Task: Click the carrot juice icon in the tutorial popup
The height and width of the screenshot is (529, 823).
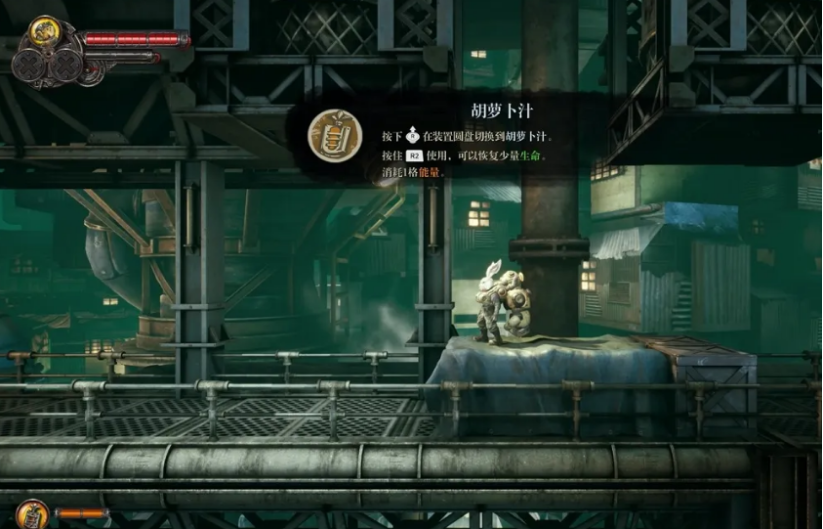Action: pyautogui.click(x=335, y=136)
